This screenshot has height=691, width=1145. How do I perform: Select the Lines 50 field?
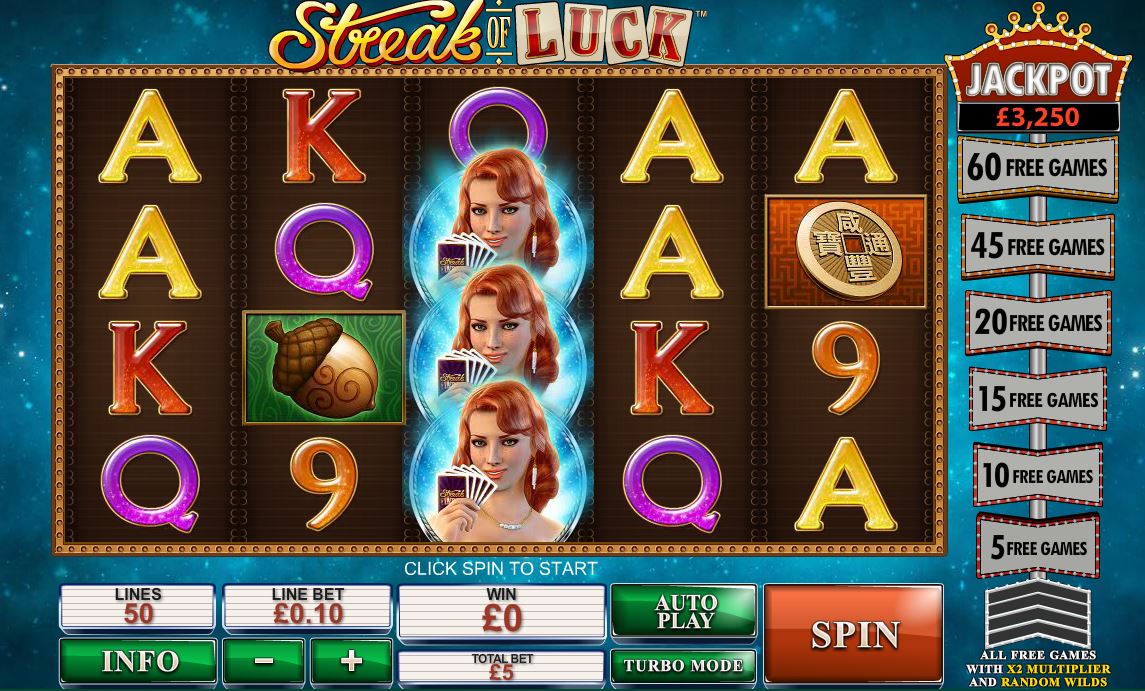pyautogui.click(x=138, y=607)
